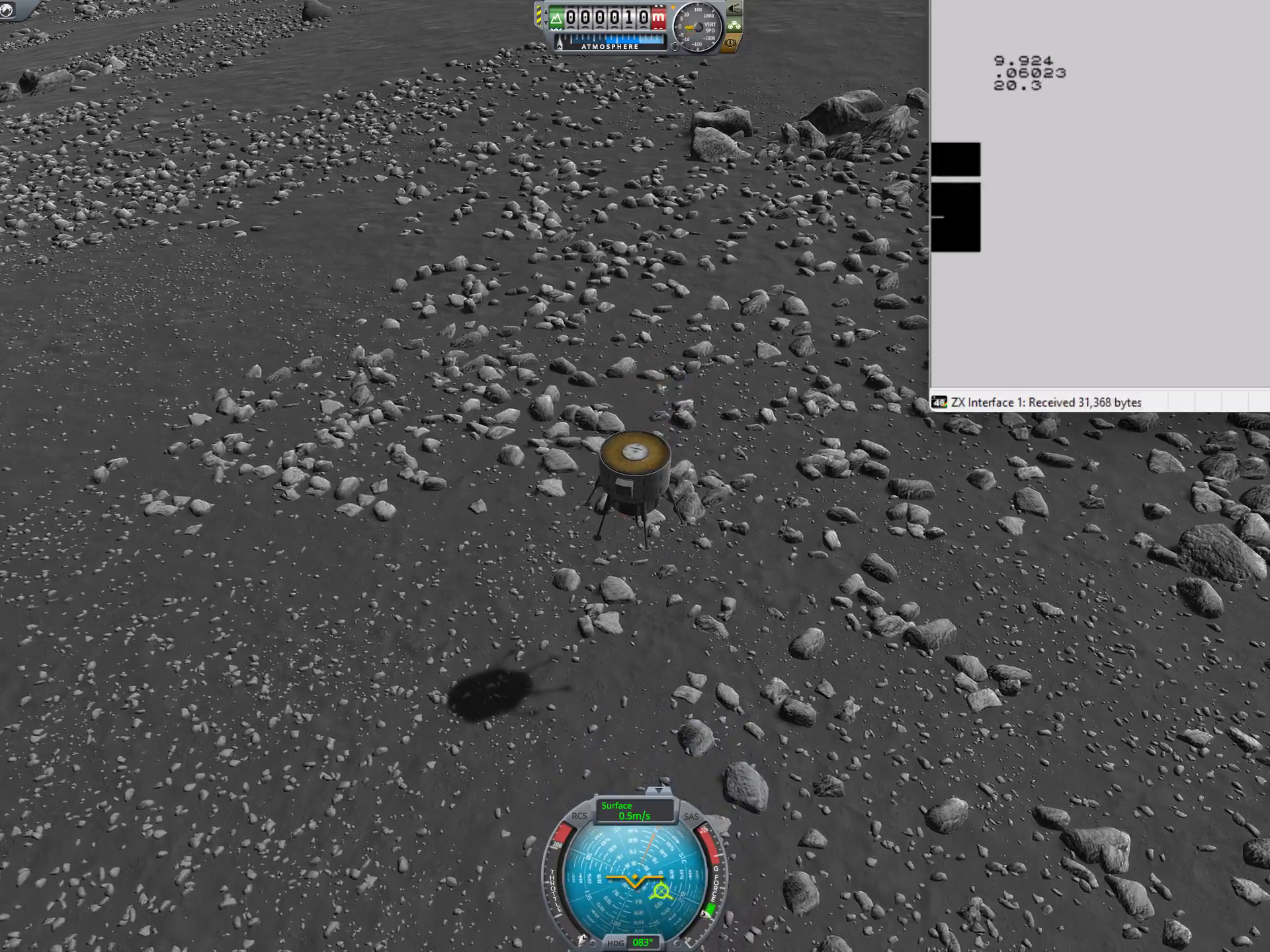Click the VERT SPD gauge needle
1270x952 pixels.
[x=691, y=28]
